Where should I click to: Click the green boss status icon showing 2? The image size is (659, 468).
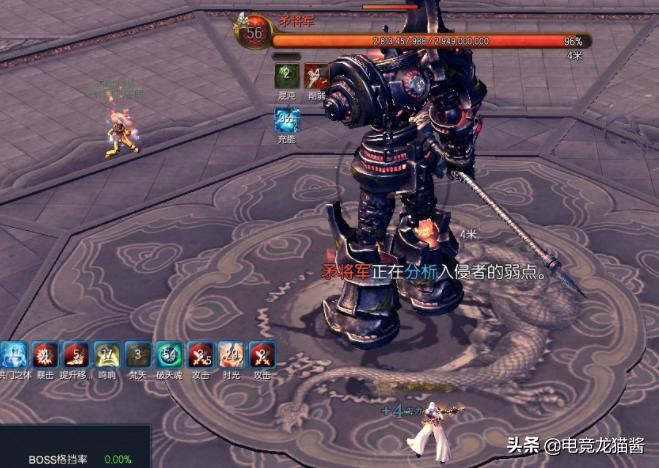pos(287,76)
